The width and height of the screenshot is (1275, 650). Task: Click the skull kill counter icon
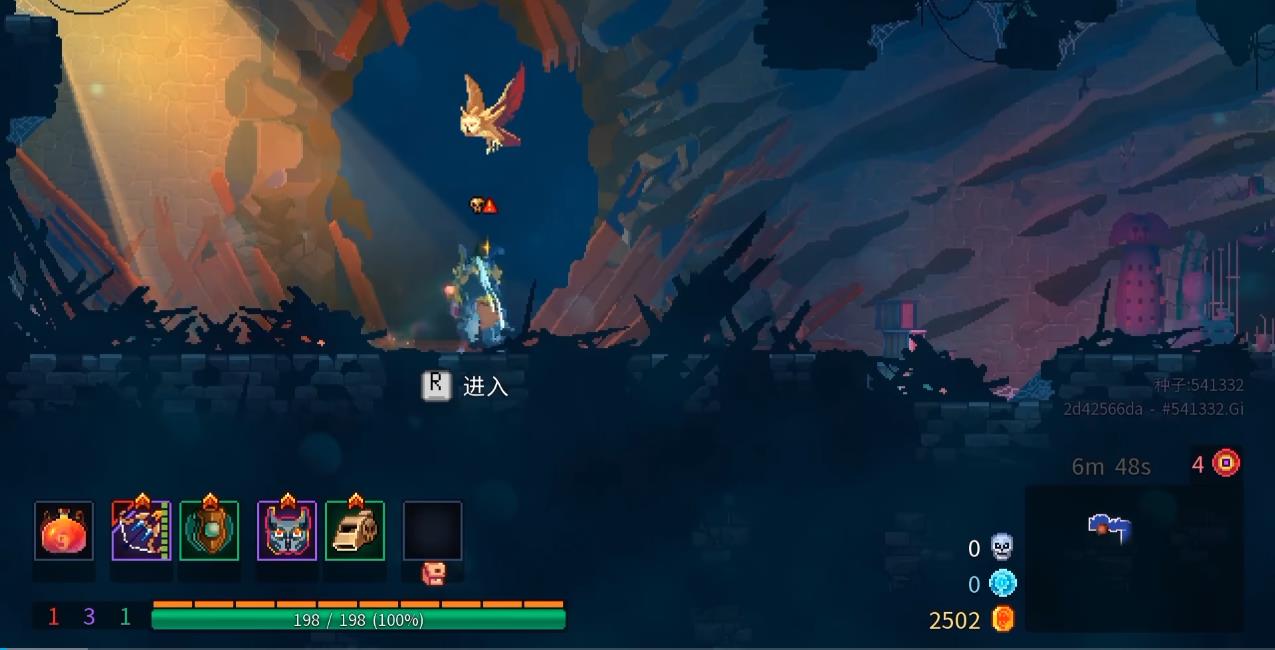(x=1002, y=547)
